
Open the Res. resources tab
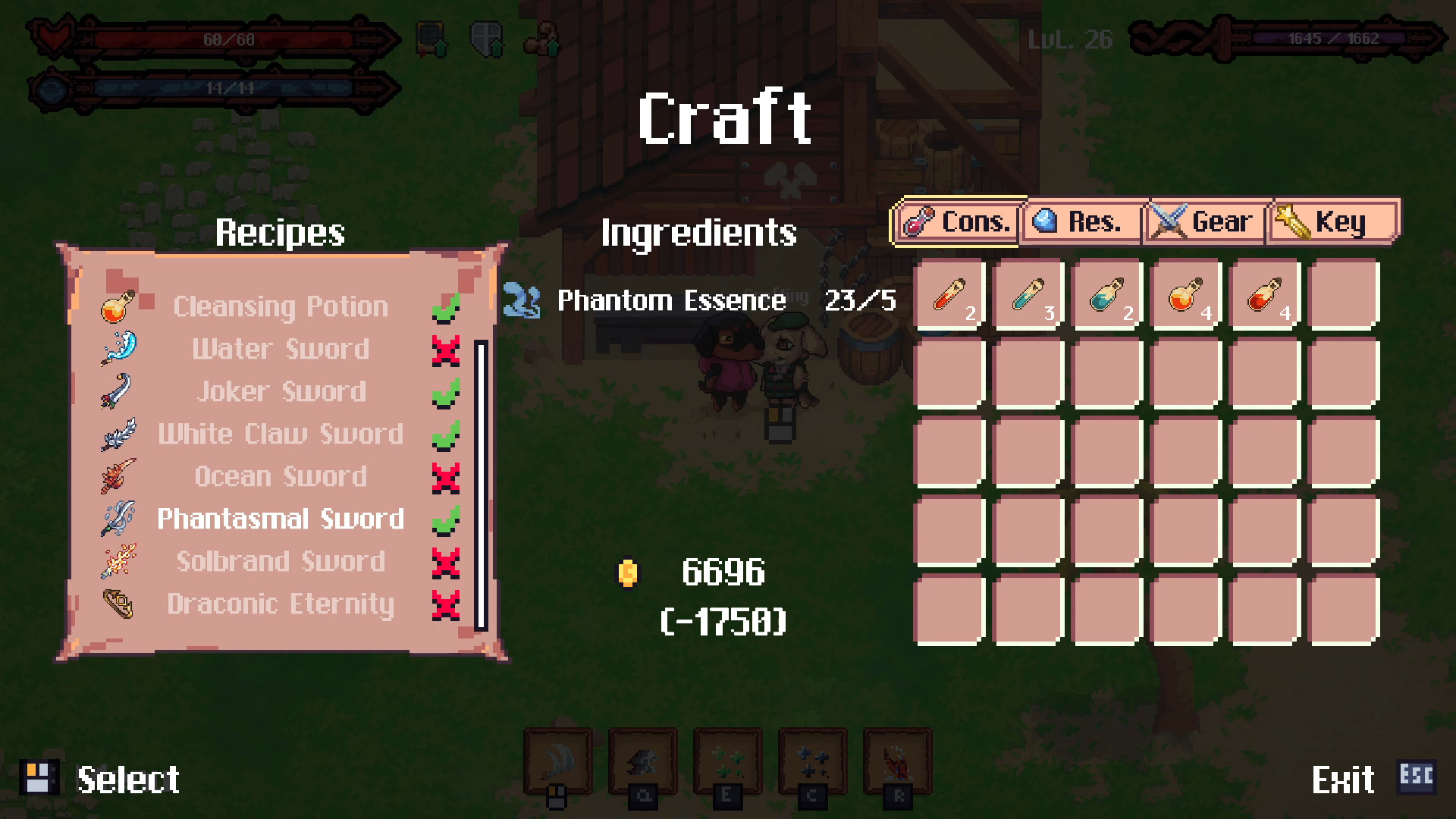coord(1081,222)
